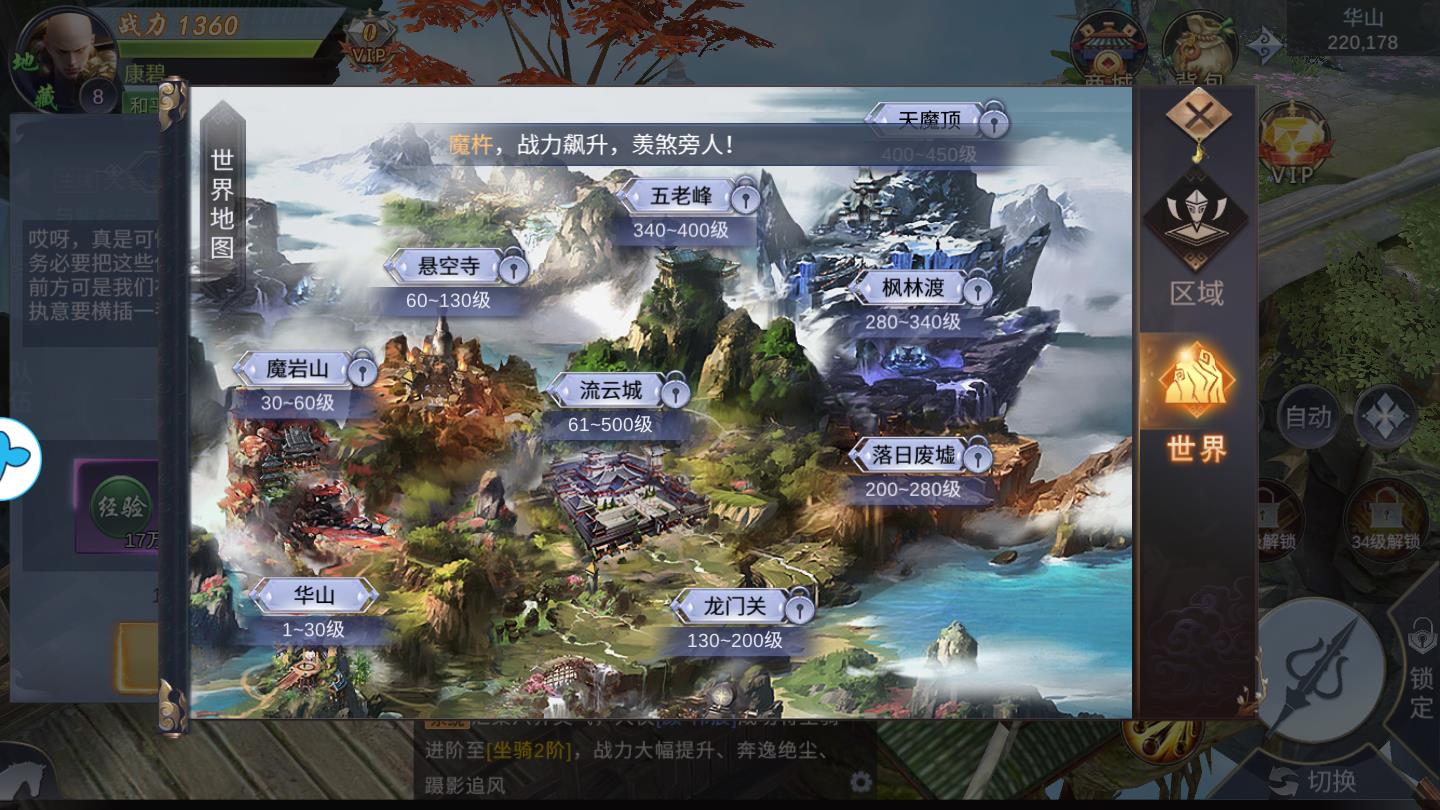Click the lock icon on 天魔顶 zone

[x=996, y=123]
